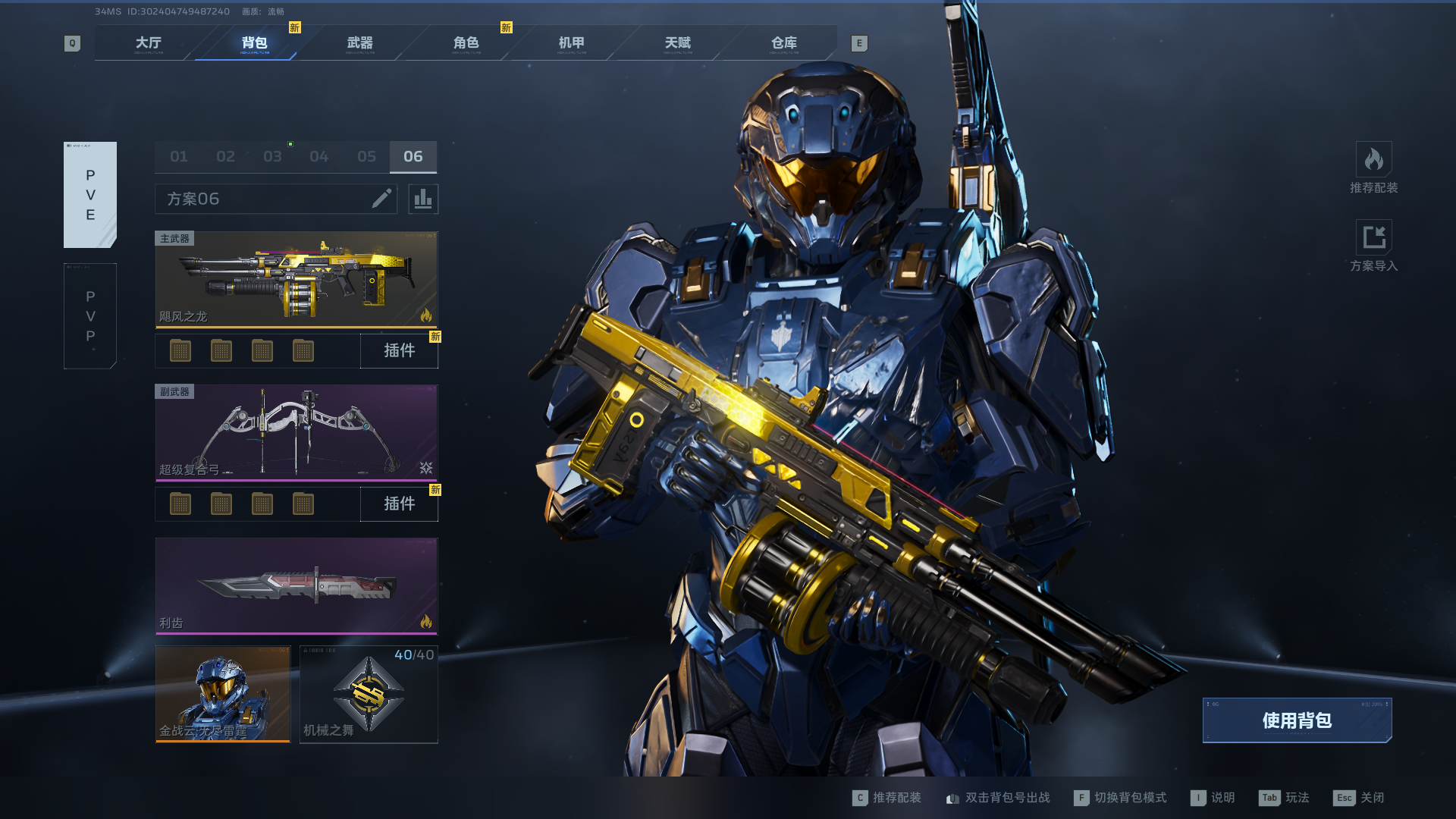The width and height of the screenshot is (1456, 819).
Task: Open the 大厅 lobby tab
Action: pos(149,43)
